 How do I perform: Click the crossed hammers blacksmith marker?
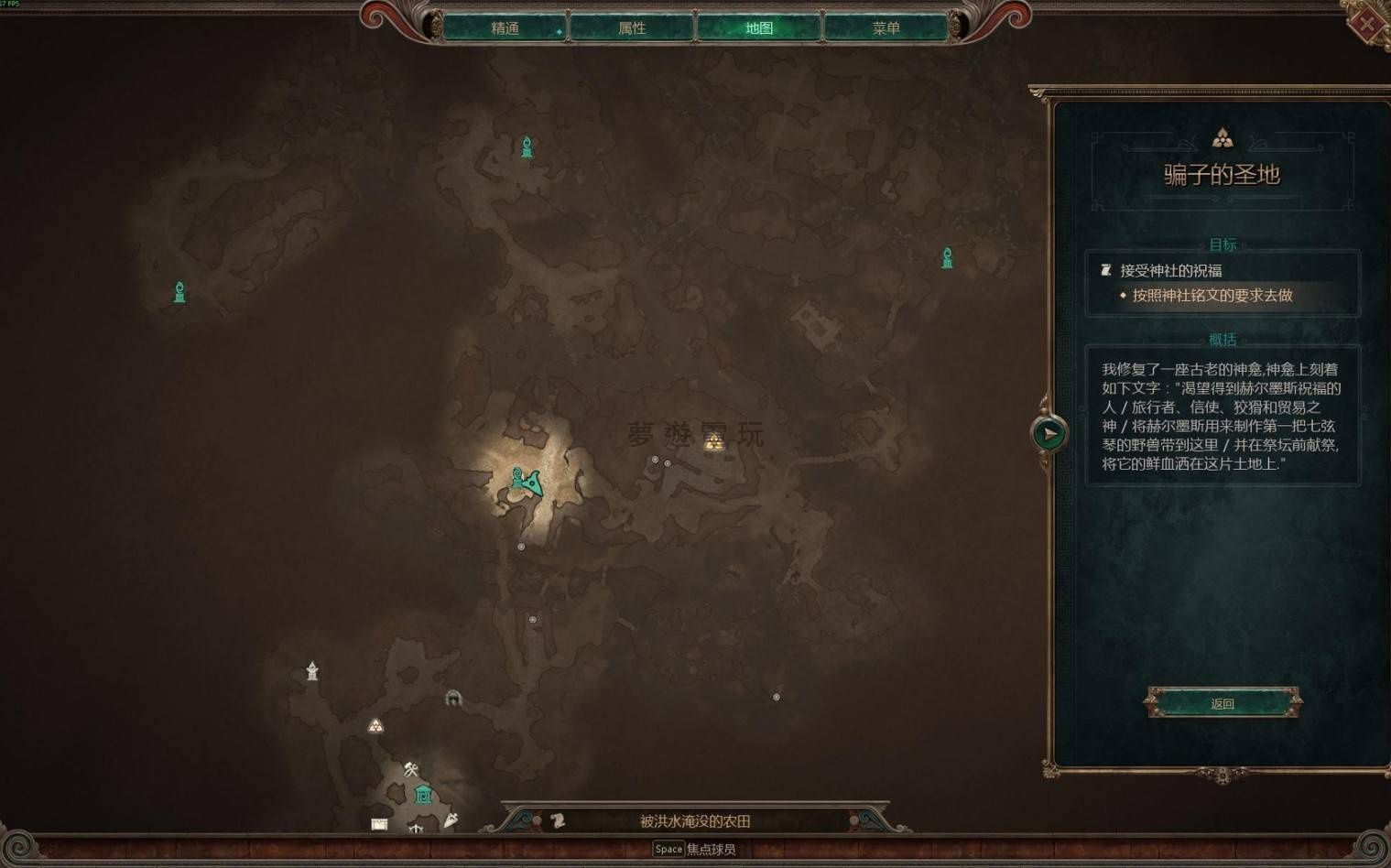[x=411, y=769]
